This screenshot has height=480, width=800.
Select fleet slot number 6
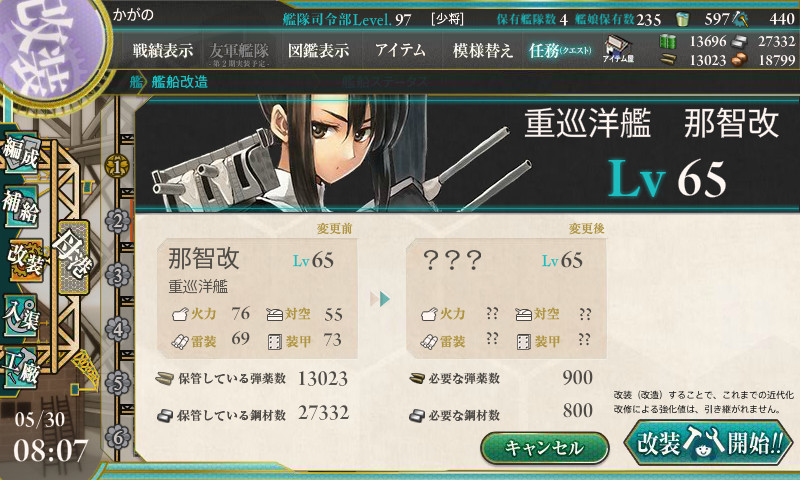[x=118, y=436]
